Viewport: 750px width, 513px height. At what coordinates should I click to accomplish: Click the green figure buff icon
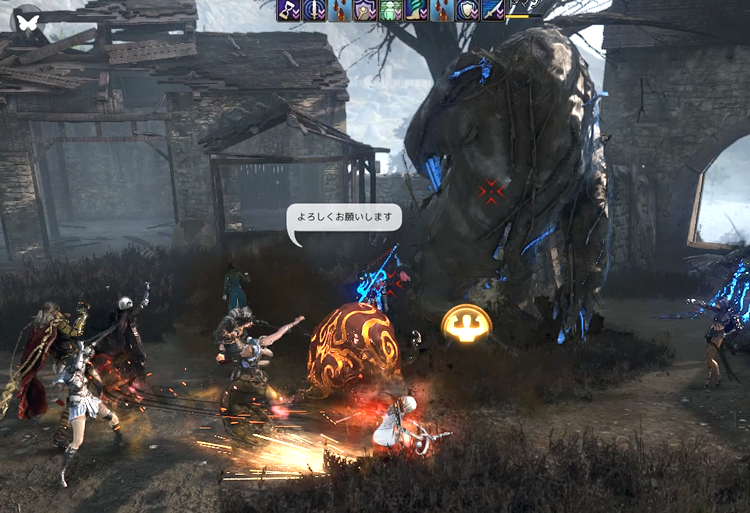390,10
